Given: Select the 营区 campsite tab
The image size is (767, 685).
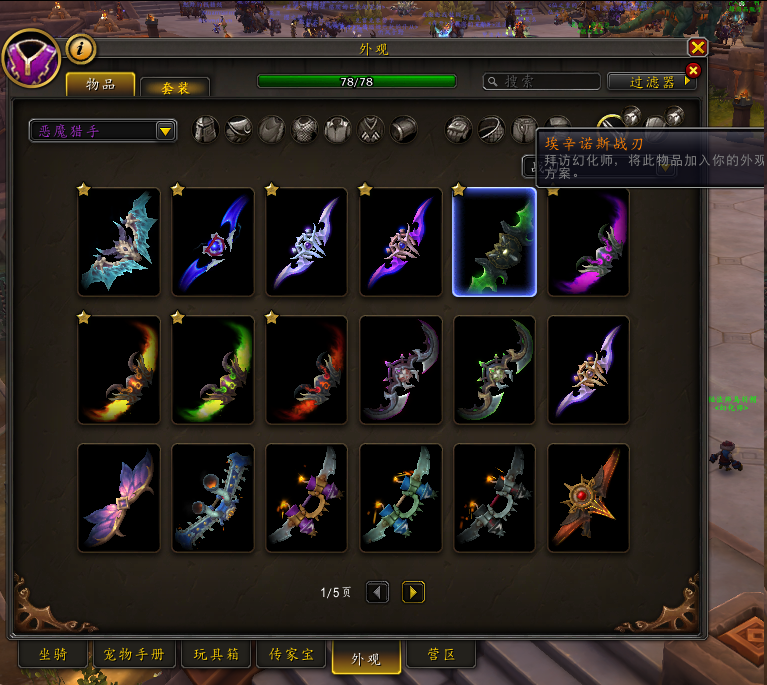Looking at the screenshot, I should (441, 655).
